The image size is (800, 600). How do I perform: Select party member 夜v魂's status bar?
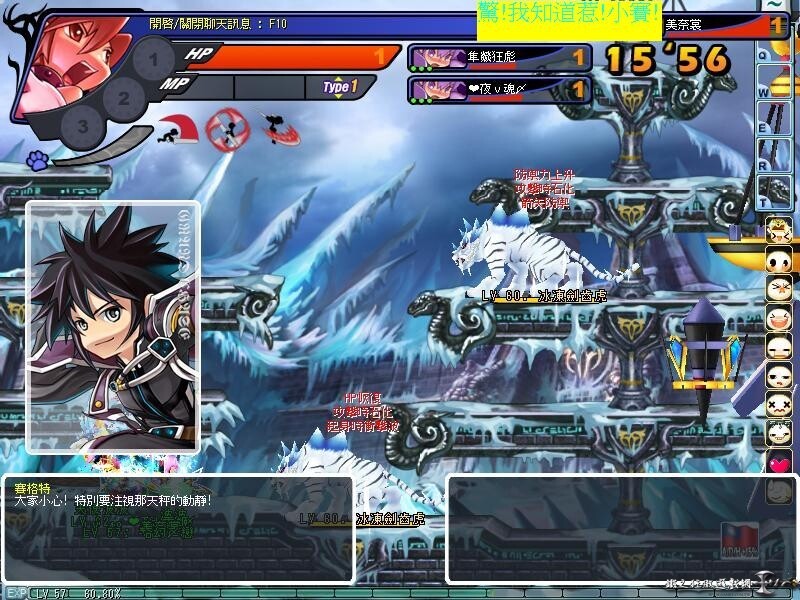[x=499, y=90]
